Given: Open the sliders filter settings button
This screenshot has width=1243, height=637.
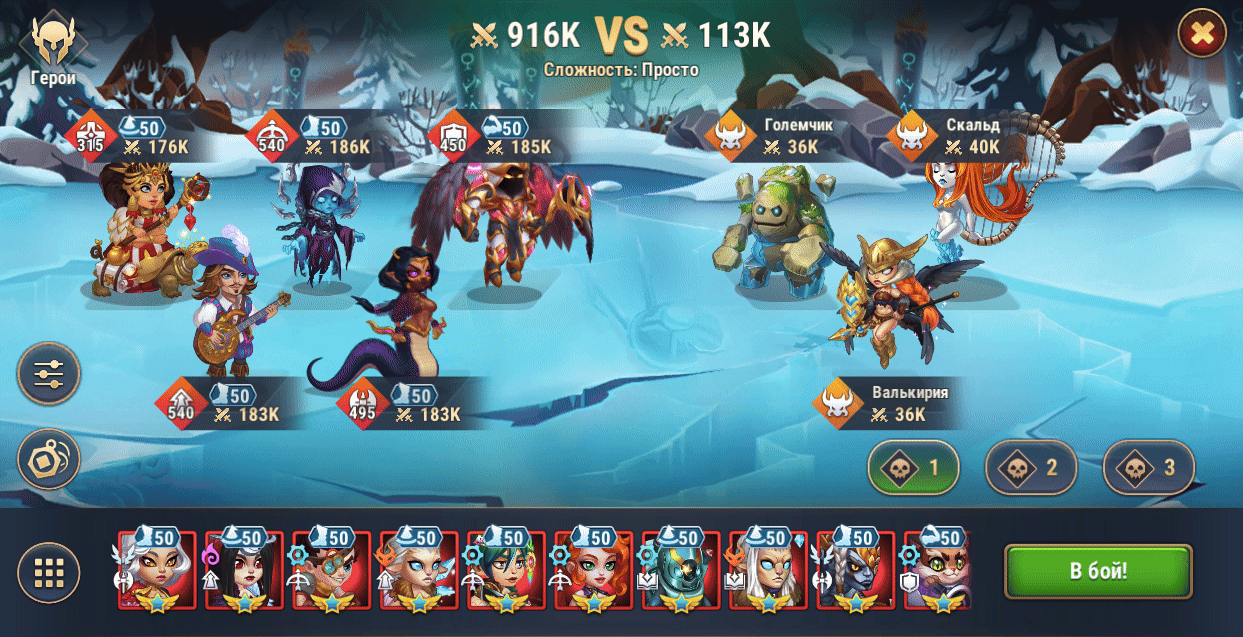Looking at the screenshot, I should (48, 374).
